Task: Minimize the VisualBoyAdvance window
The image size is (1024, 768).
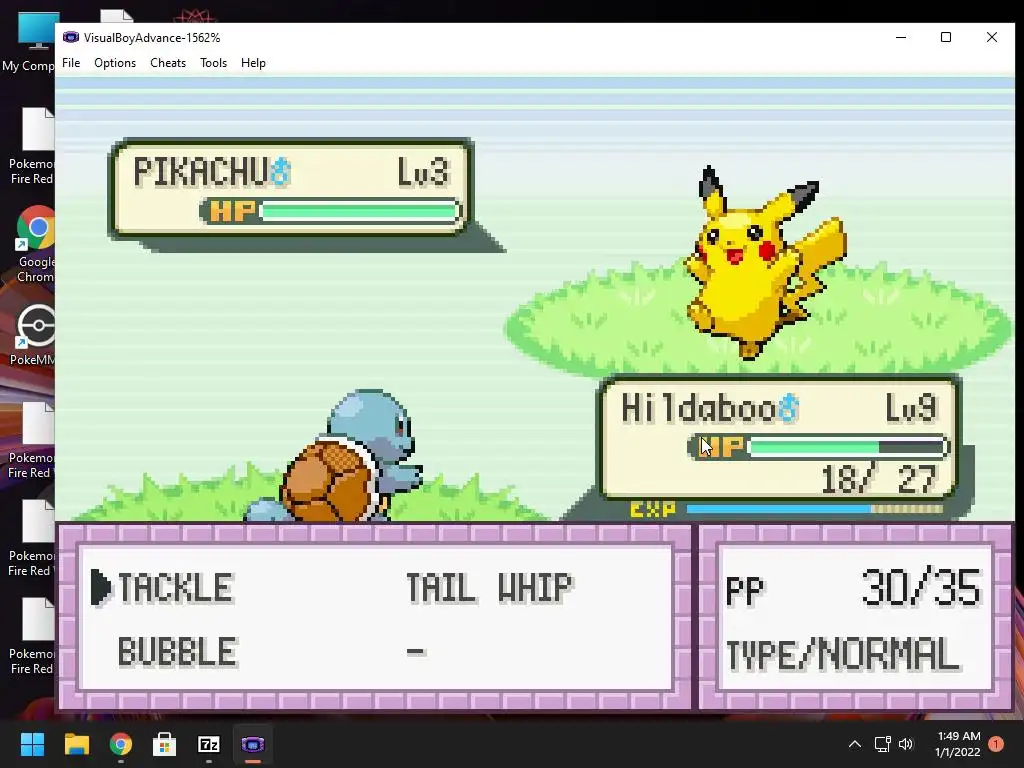Action: tap(901, 38)
